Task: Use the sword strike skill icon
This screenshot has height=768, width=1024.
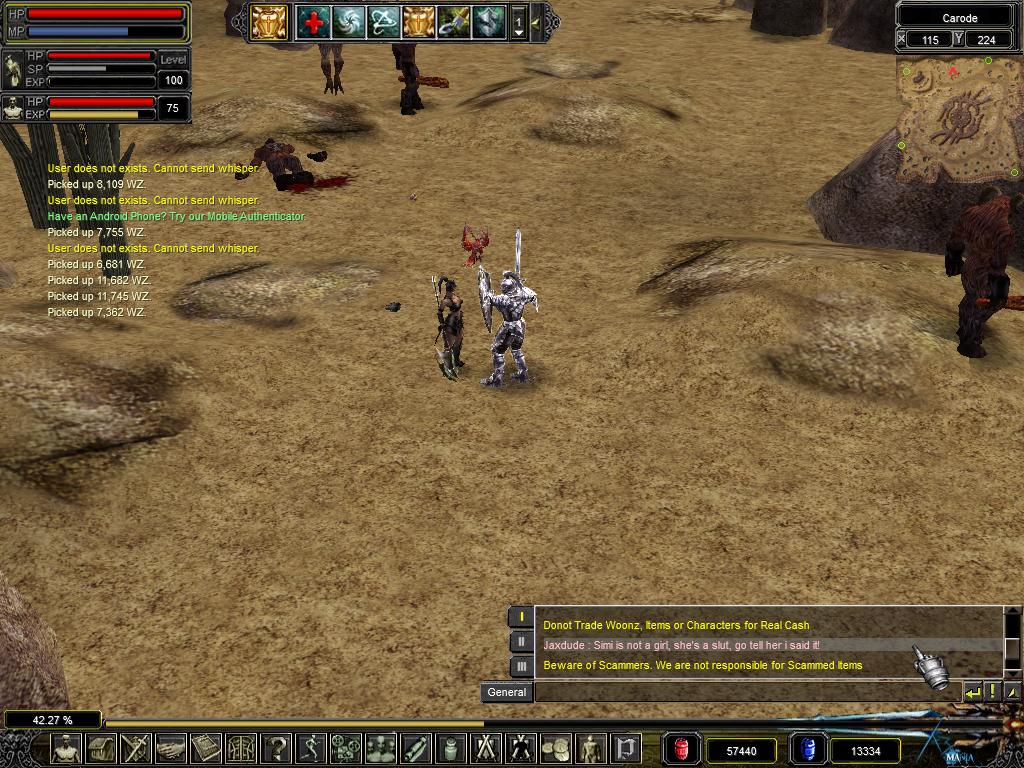Action: (453, 22)
